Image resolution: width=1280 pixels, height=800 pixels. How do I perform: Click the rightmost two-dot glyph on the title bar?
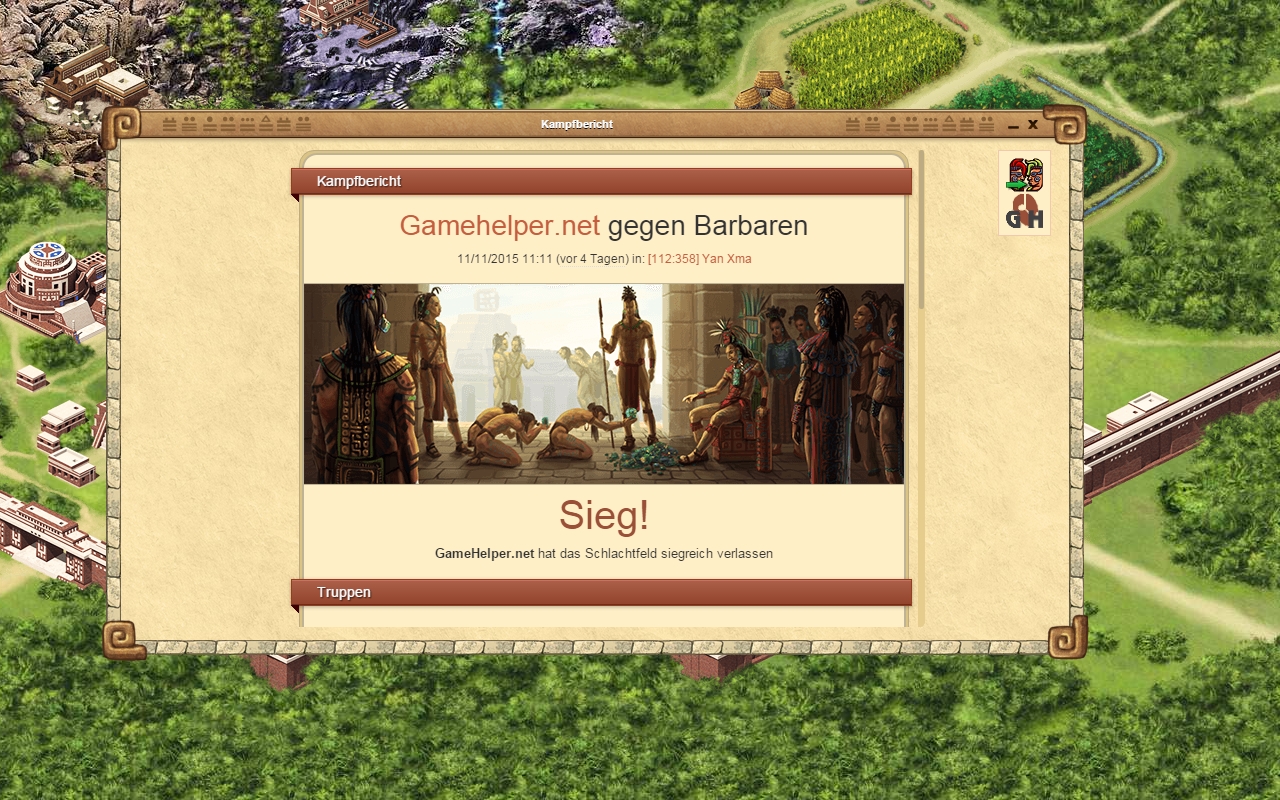pos(987,124)
